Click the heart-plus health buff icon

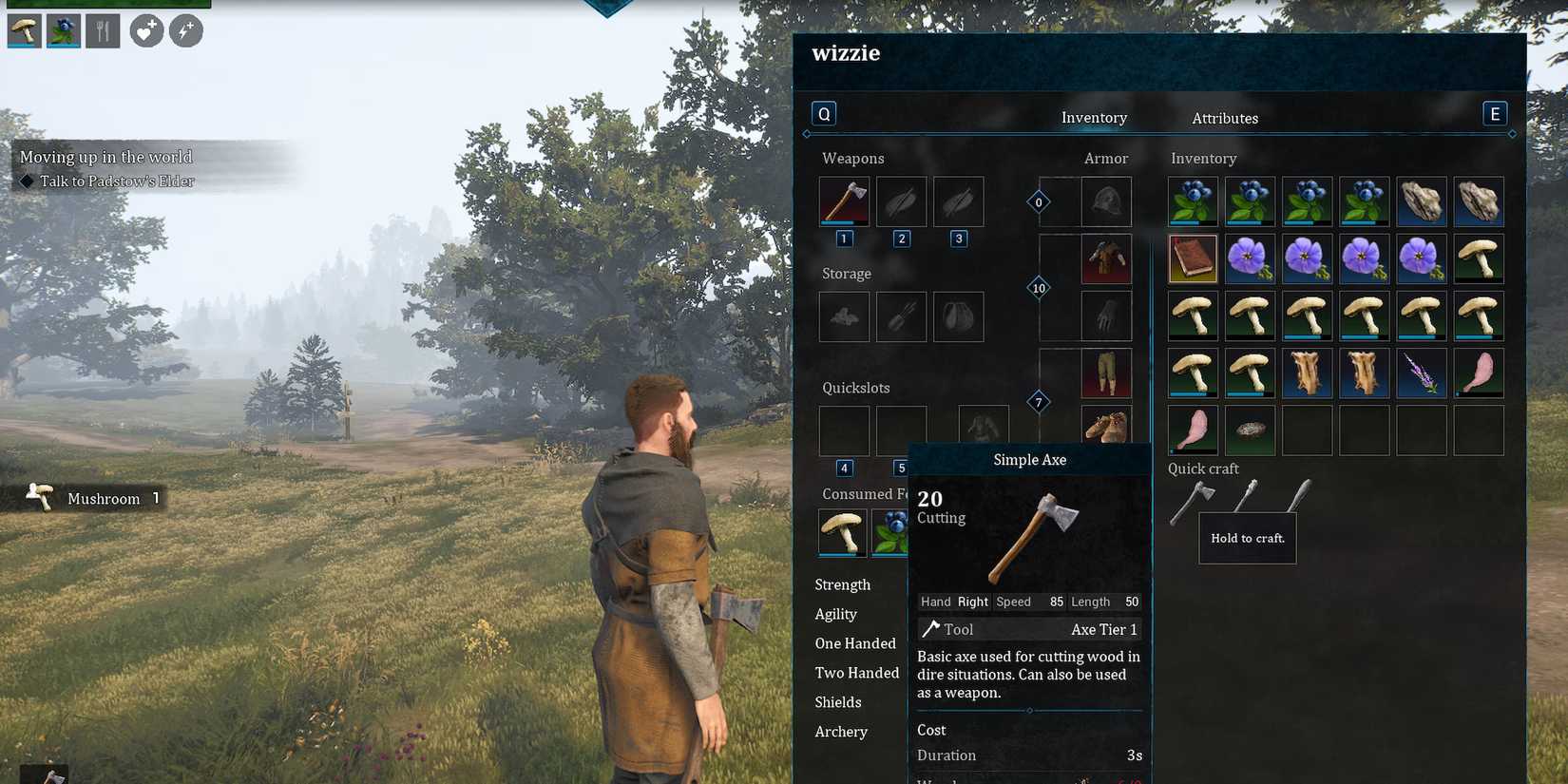tap(145, 30)
